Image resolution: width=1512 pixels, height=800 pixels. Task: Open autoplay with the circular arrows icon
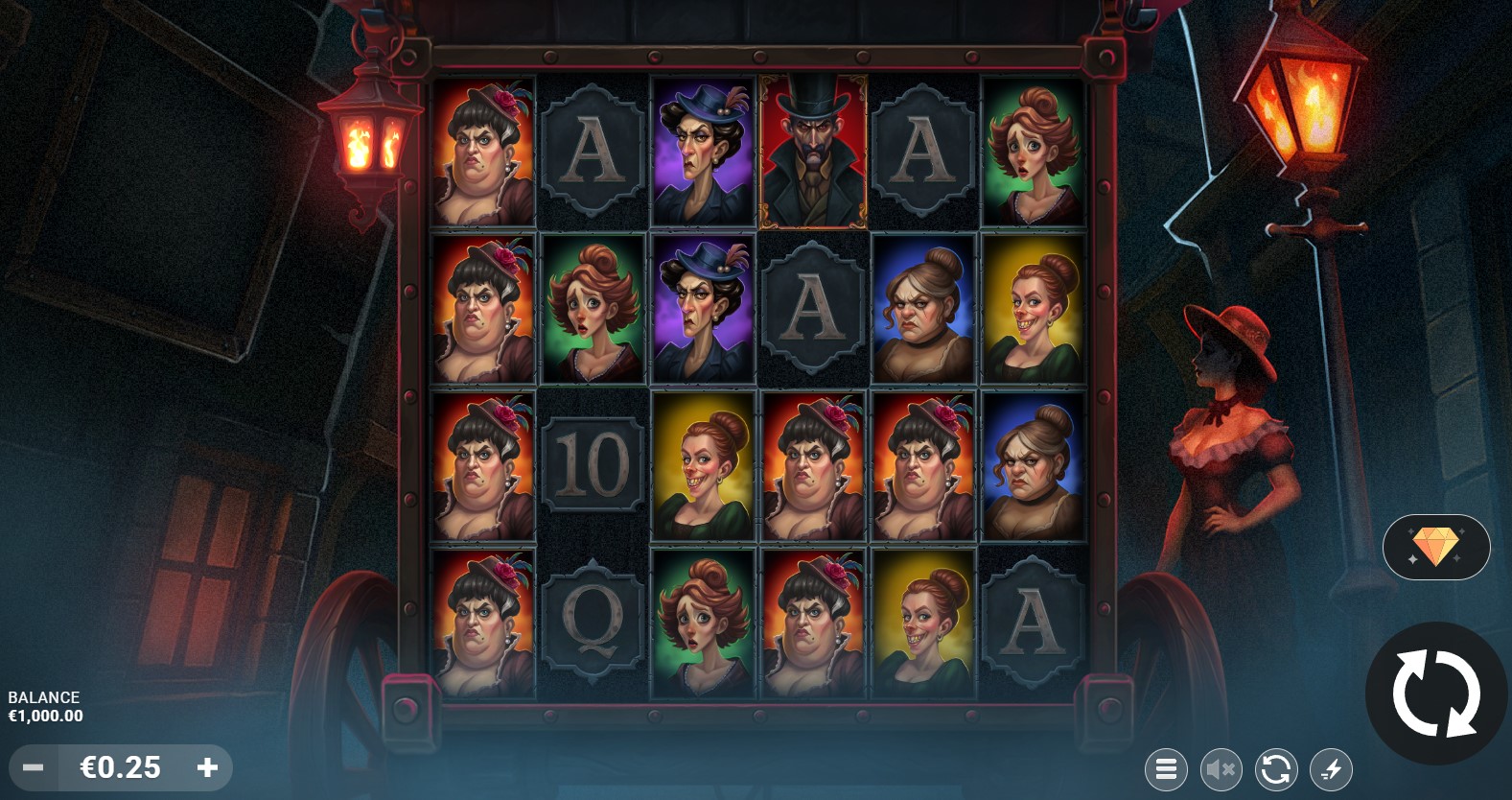[x=1276, y=768]
